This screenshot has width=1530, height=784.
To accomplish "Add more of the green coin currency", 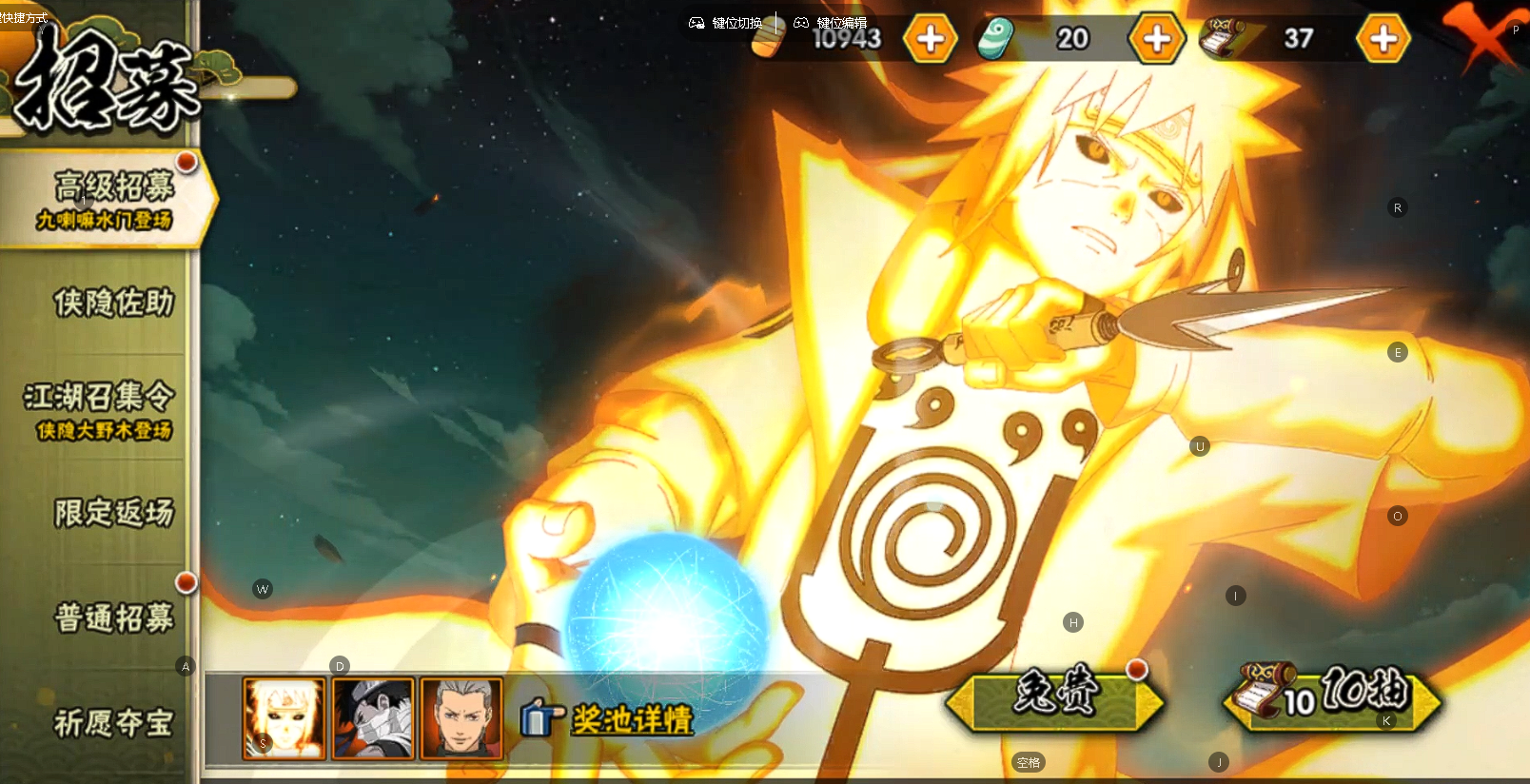I will click(x=1156, y=39).
